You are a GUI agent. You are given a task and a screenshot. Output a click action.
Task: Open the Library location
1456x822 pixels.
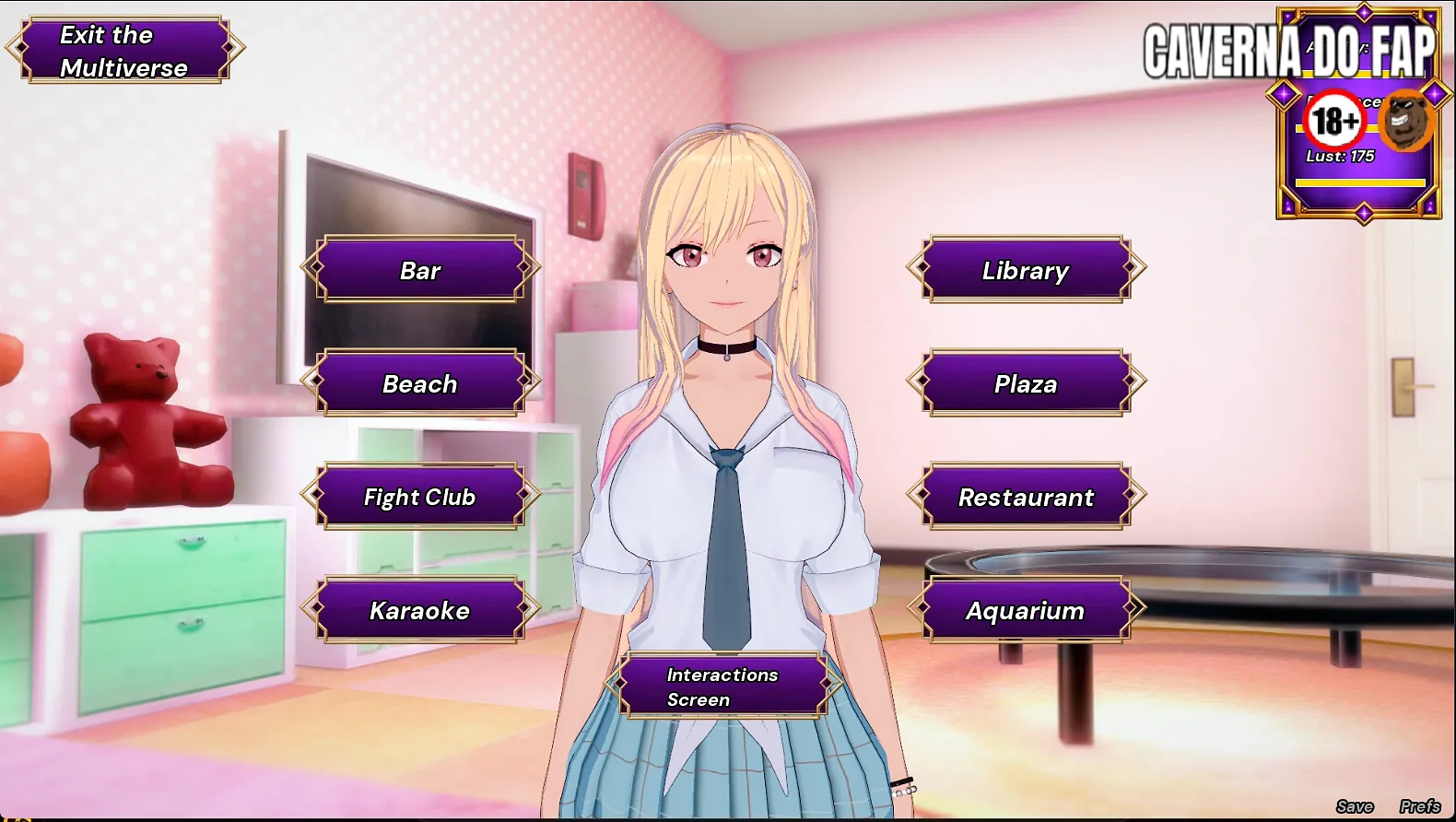point(1026,270)
